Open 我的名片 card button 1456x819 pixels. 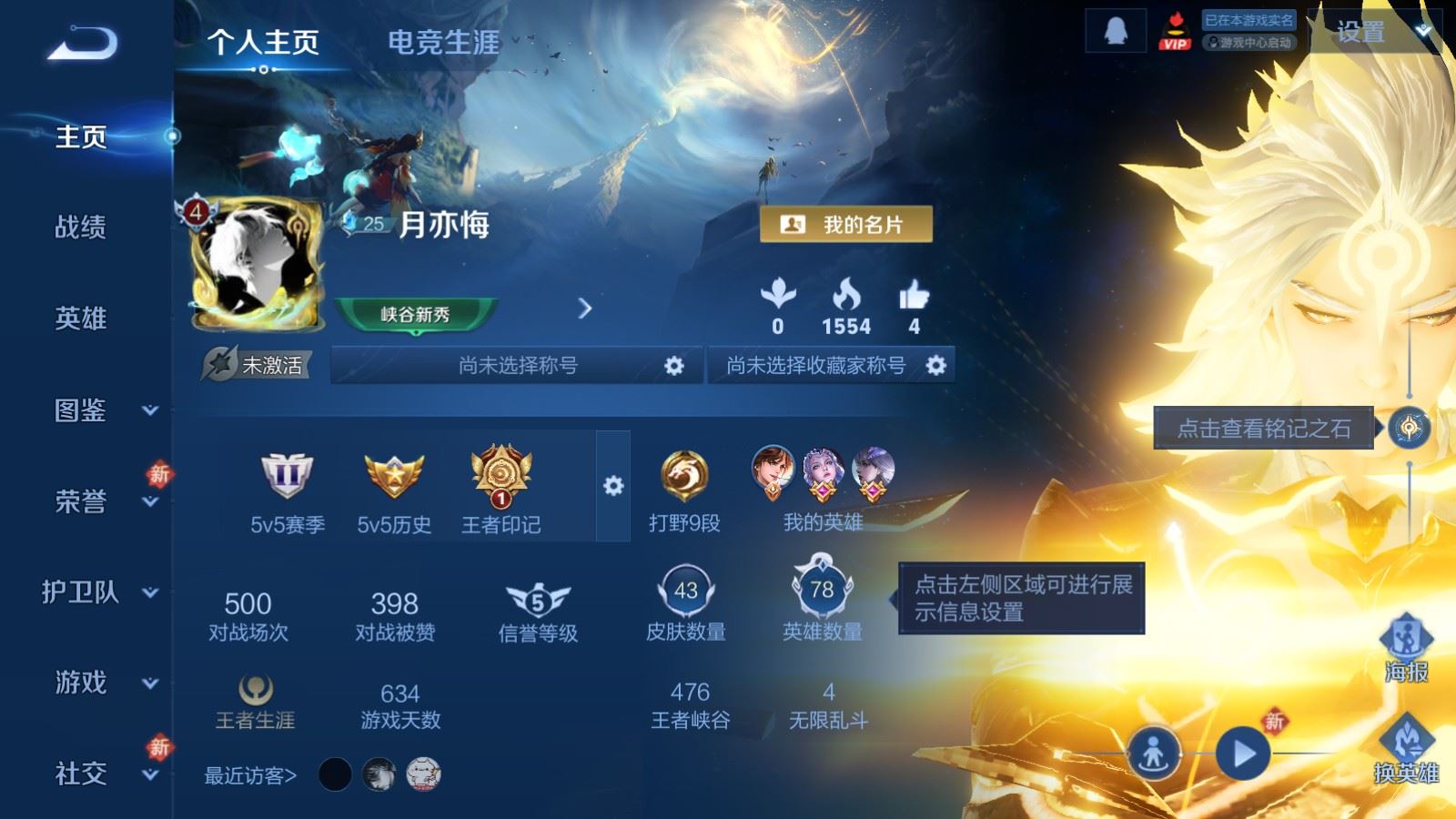coord(845,224)
